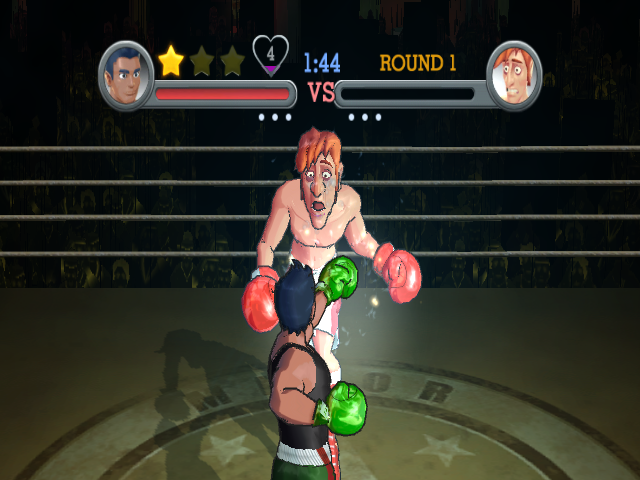
Task: Click the red-haired opponent's portrait icon
Action: (x=513, y=75)
